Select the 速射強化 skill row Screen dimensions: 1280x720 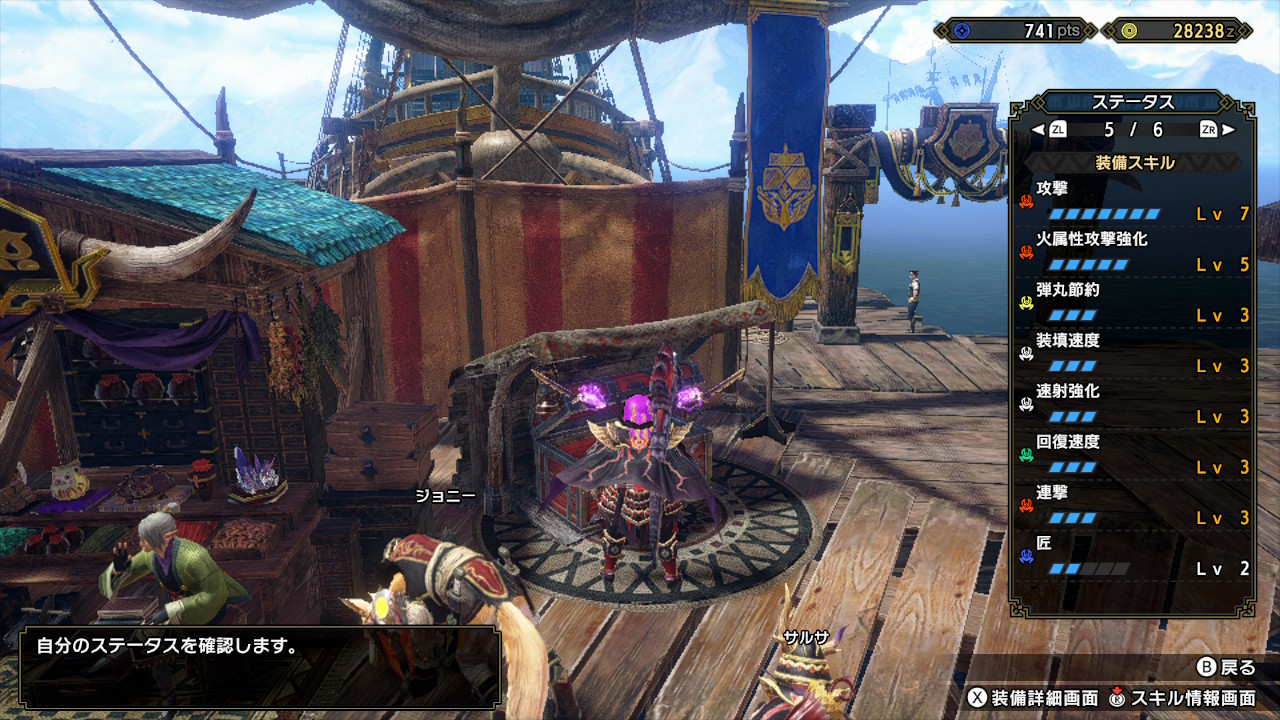point(1134,404)
